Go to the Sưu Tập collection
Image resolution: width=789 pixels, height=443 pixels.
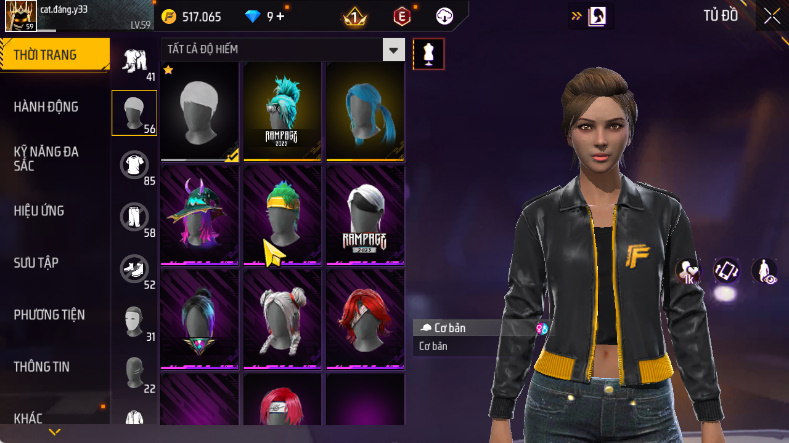[x=36, y=262]
